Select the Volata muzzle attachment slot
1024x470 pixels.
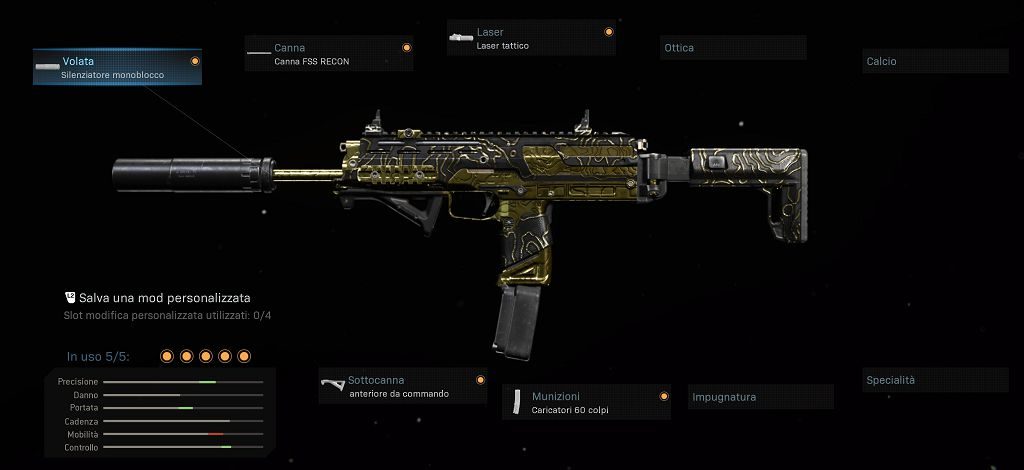pos(117,67)
